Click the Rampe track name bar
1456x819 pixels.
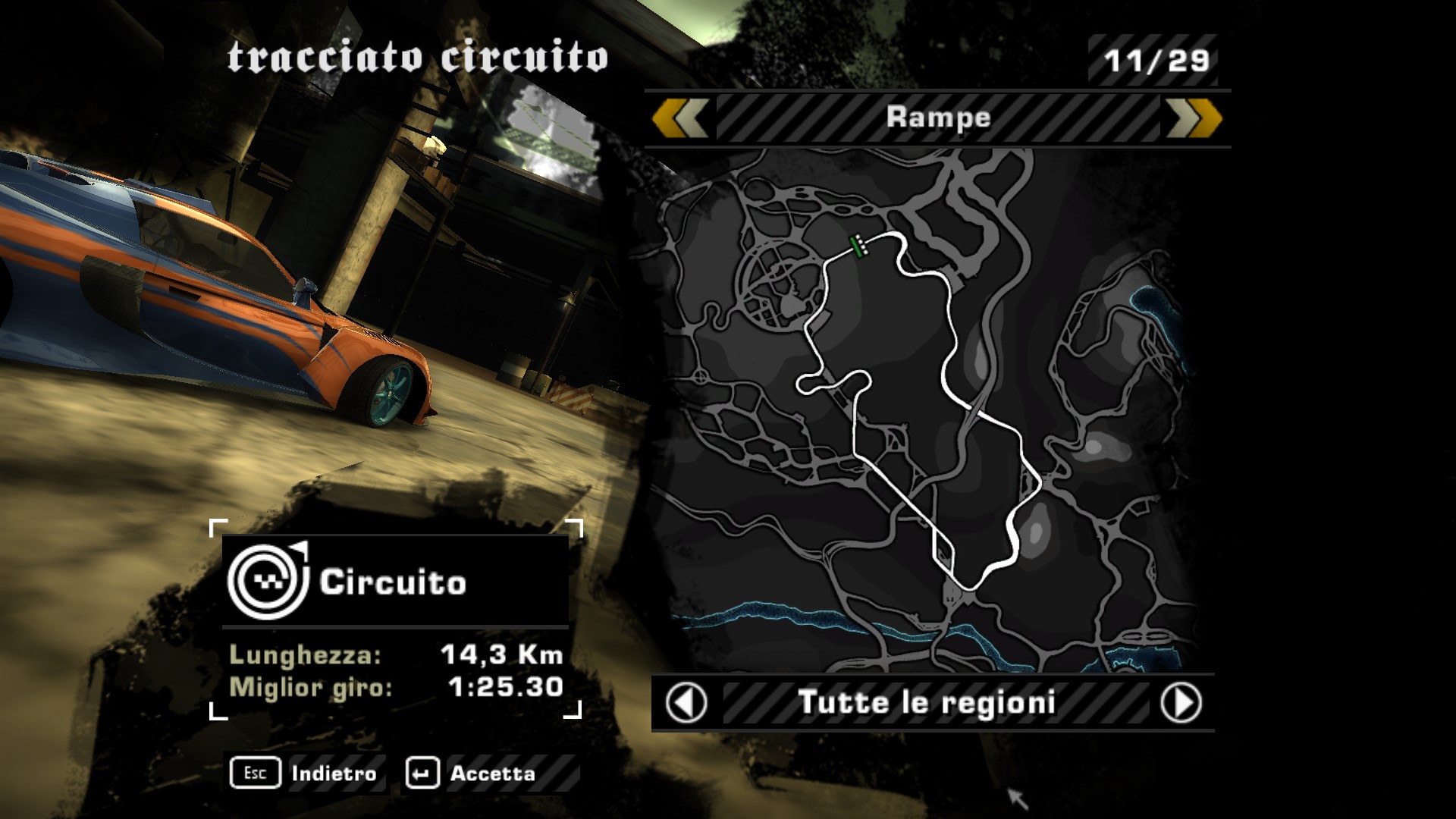click(938, 118)
